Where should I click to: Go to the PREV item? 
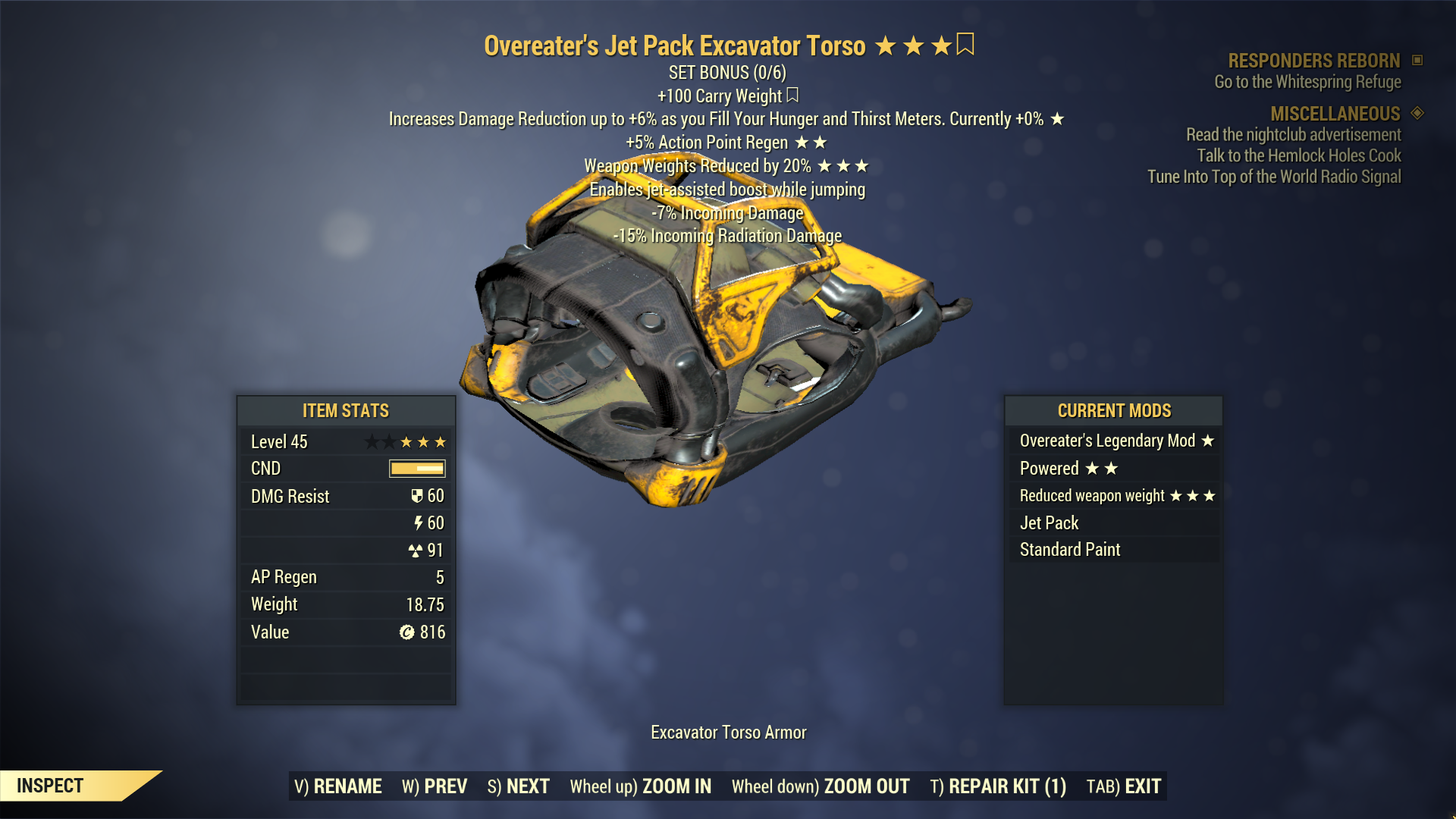[435, 786]
